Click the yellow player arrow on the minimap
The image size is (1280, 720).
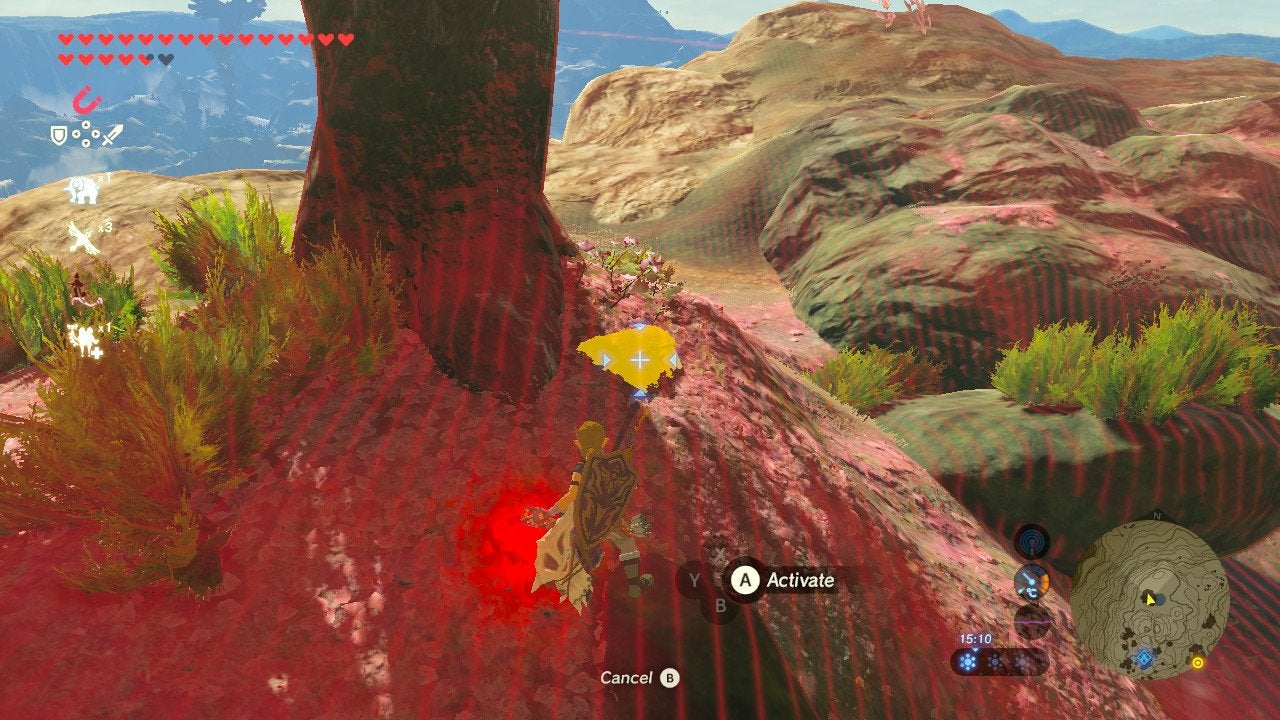[x=1149, y=598]
